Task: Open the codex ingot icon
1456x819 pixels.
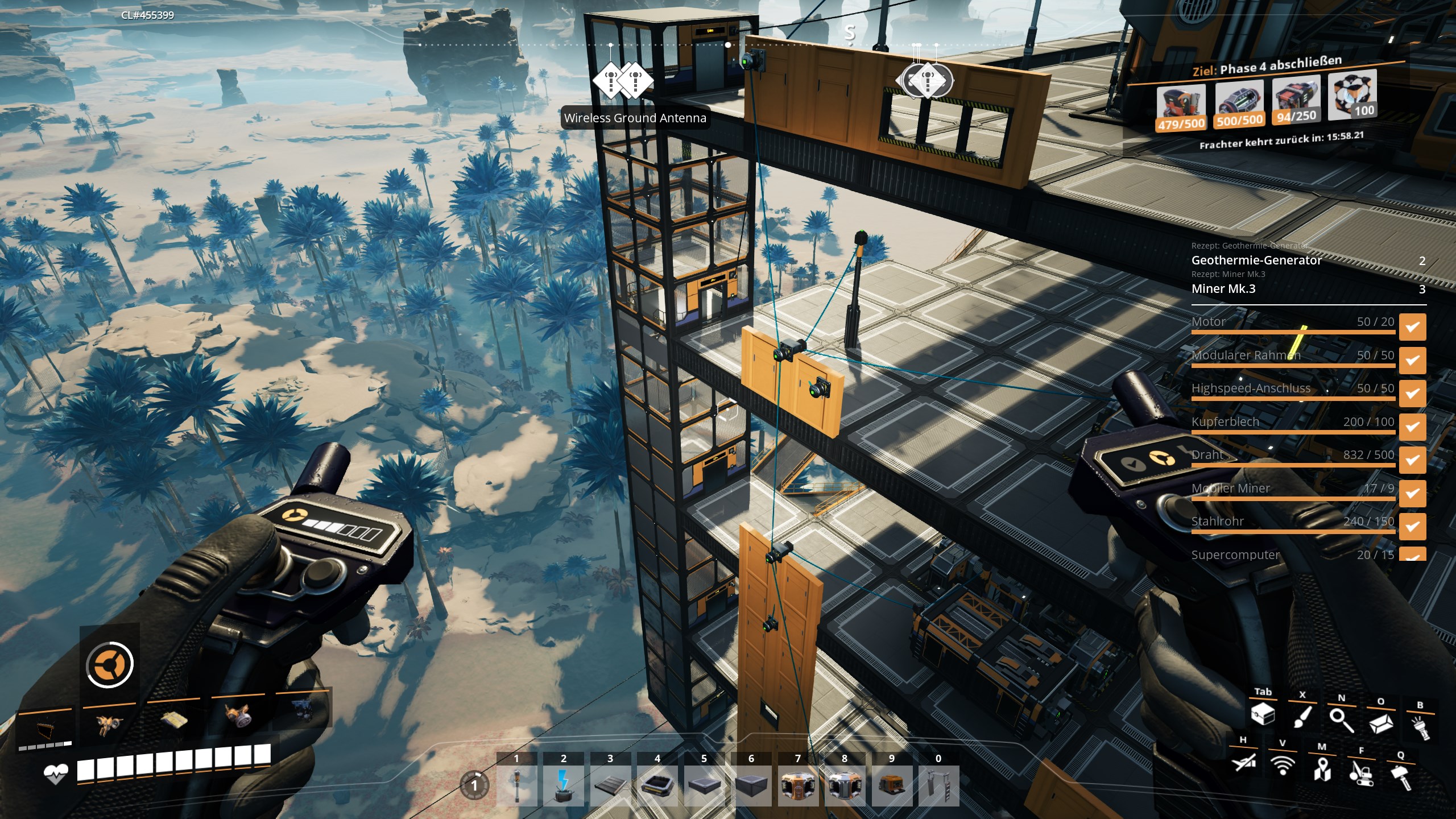Action: point(1380,723)
